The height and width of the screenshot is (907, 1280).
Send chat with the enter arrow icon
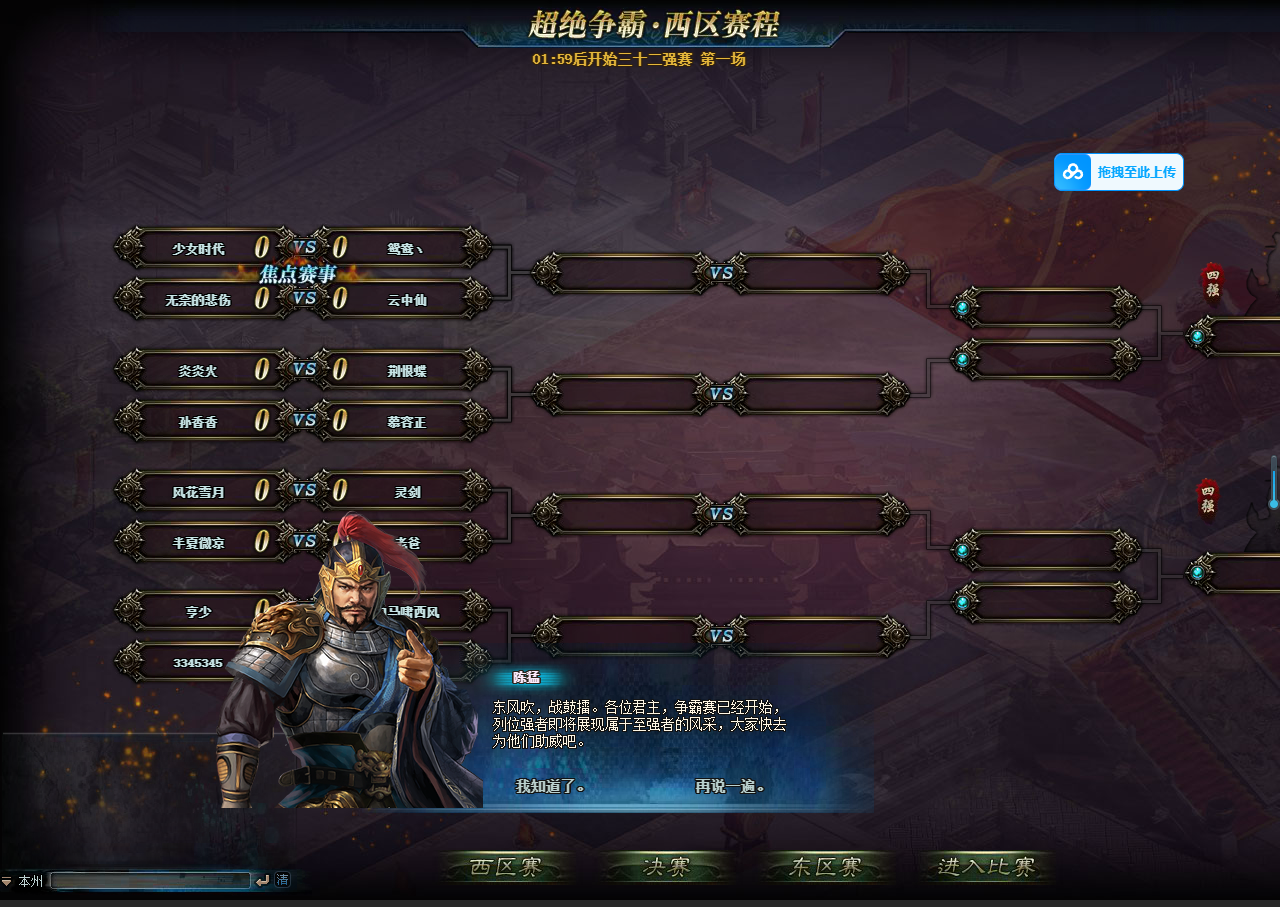[263, 880]
